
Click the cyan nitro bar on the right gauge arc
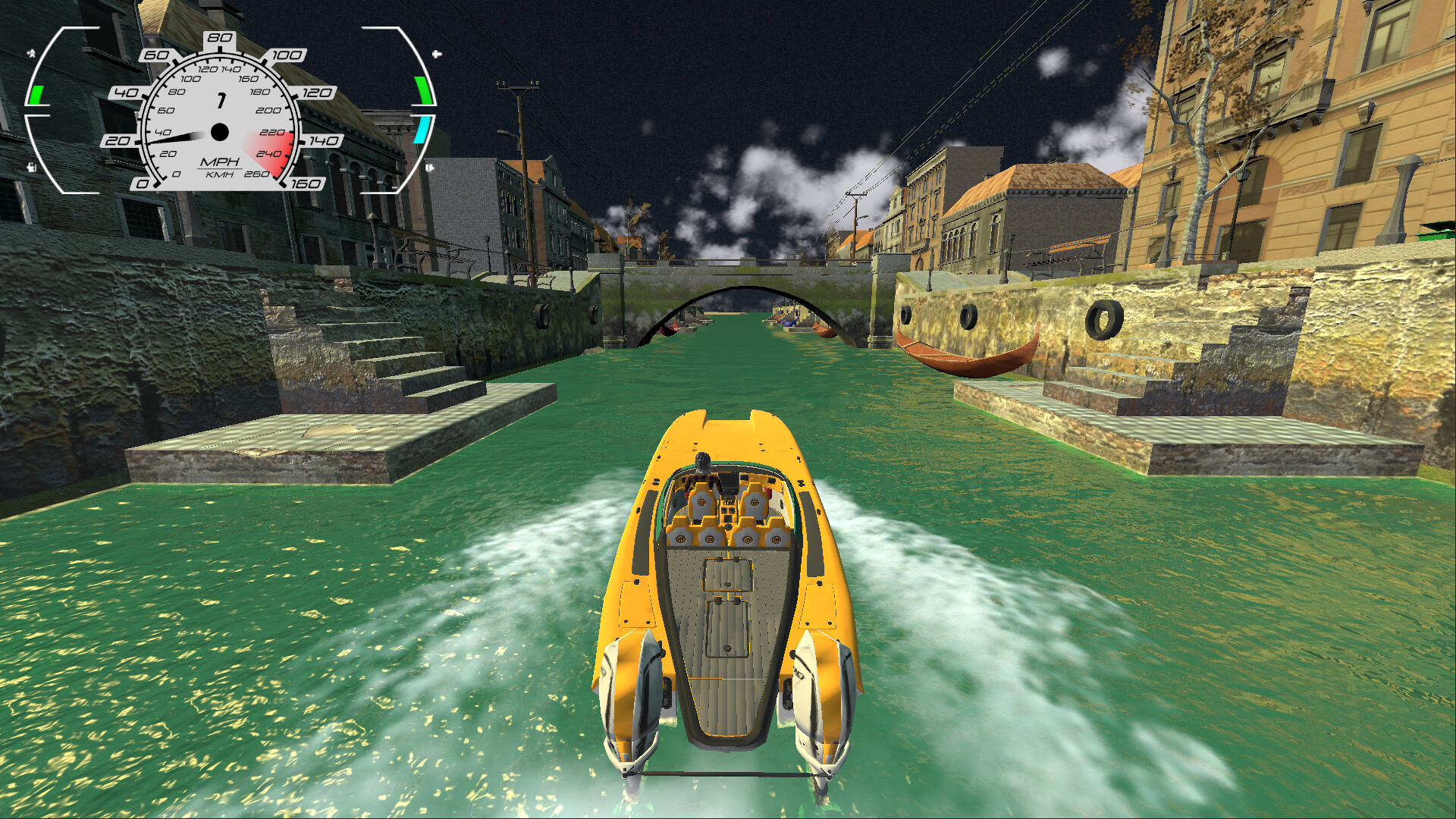418,131
